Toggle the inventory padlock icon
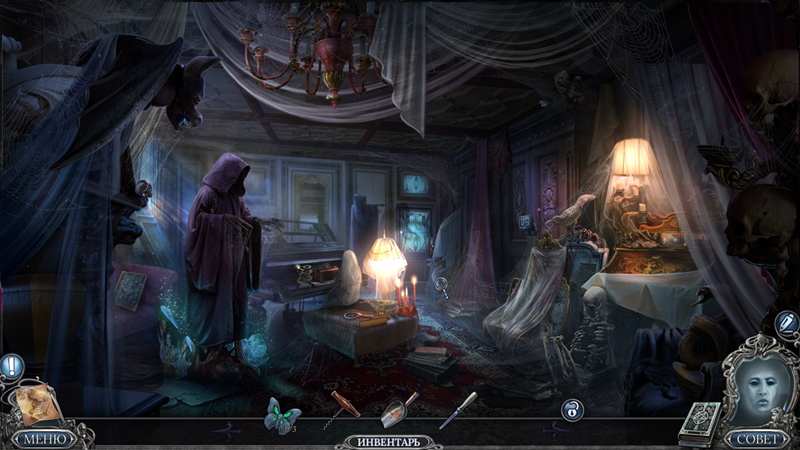800x450 pixels. (572, 410)
